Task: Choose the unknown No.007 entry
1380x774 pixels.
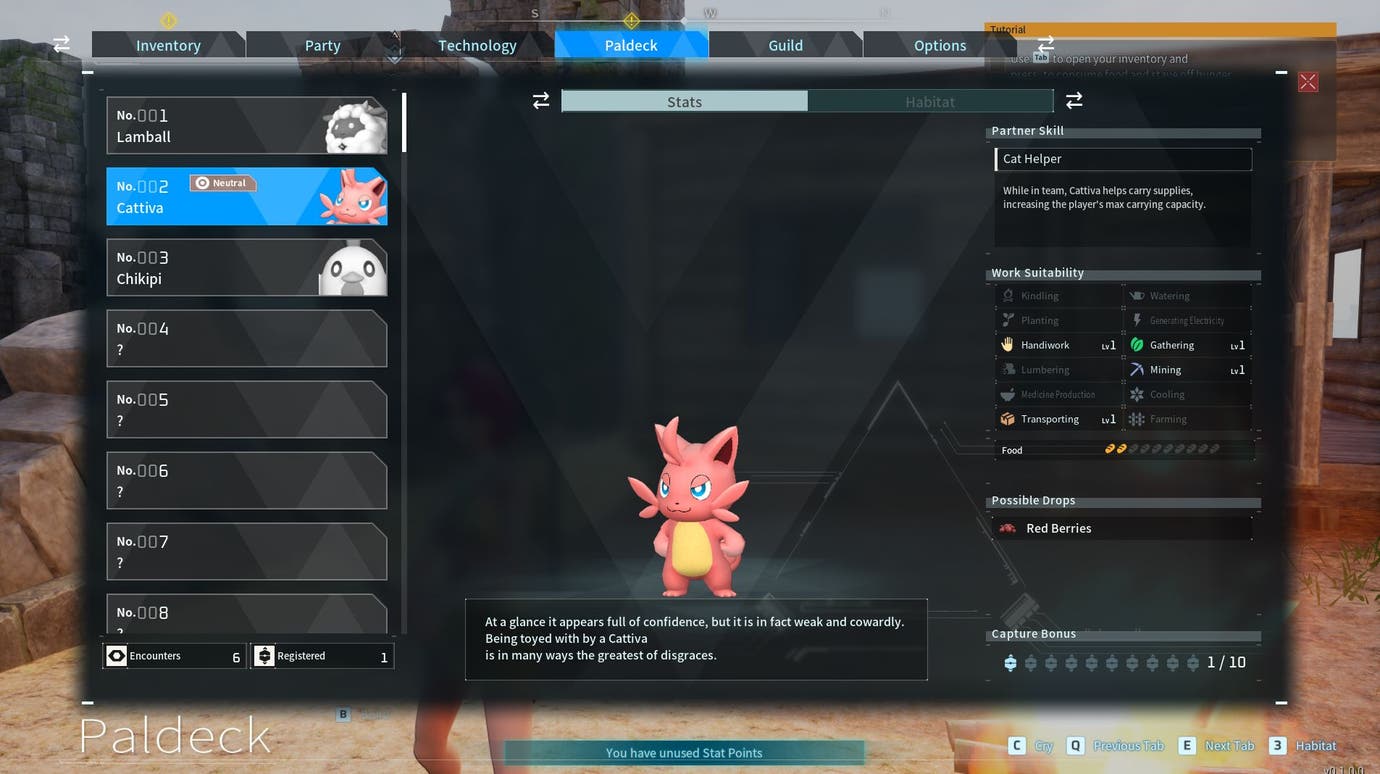Action: tap(246, 552)
